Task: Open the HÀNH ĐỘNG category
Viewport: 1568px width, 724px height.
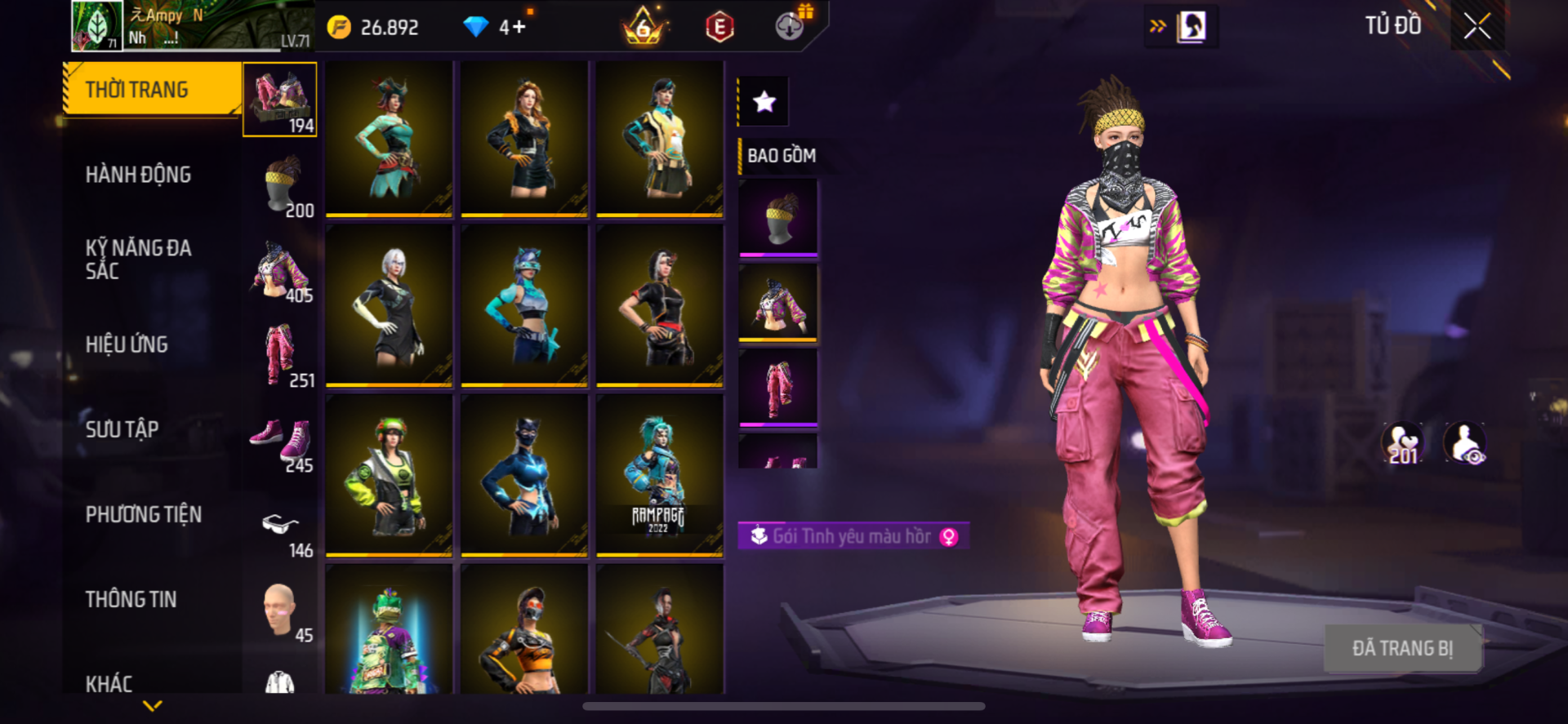Action: pyautogui.click(x=138, y=174)
